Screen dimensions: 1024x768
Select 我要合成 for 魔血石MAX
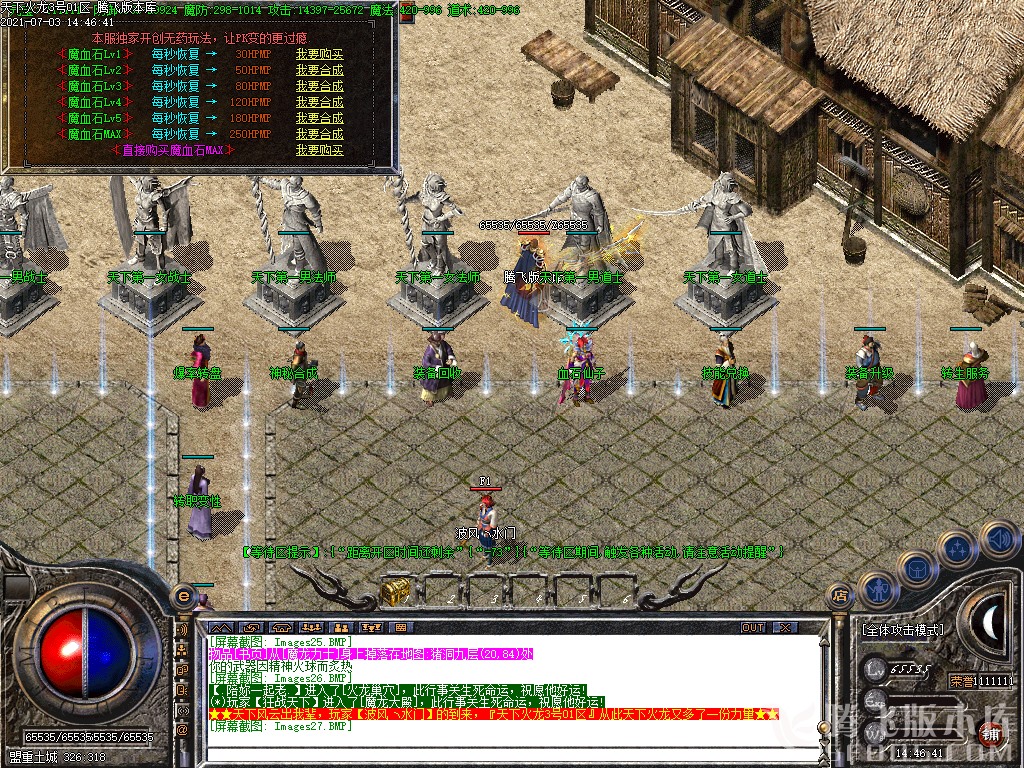pyautogui.click(x=319, y=134)
